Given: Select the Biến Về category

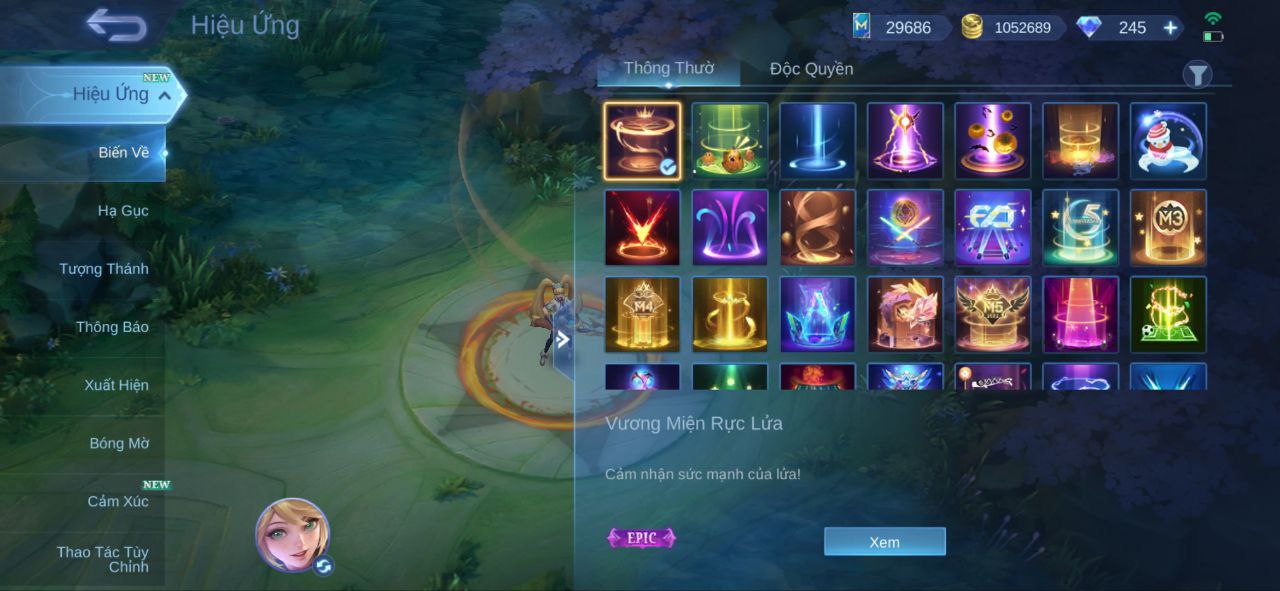Looking at the screenshot, I should 124,153.
